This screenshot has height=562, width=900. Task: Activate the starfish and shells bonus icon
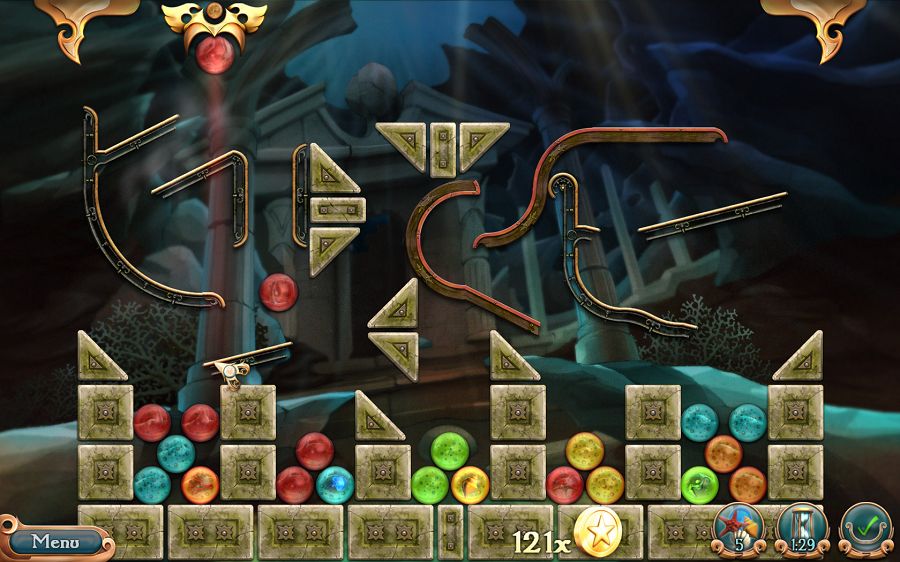[x=740, y=528]
